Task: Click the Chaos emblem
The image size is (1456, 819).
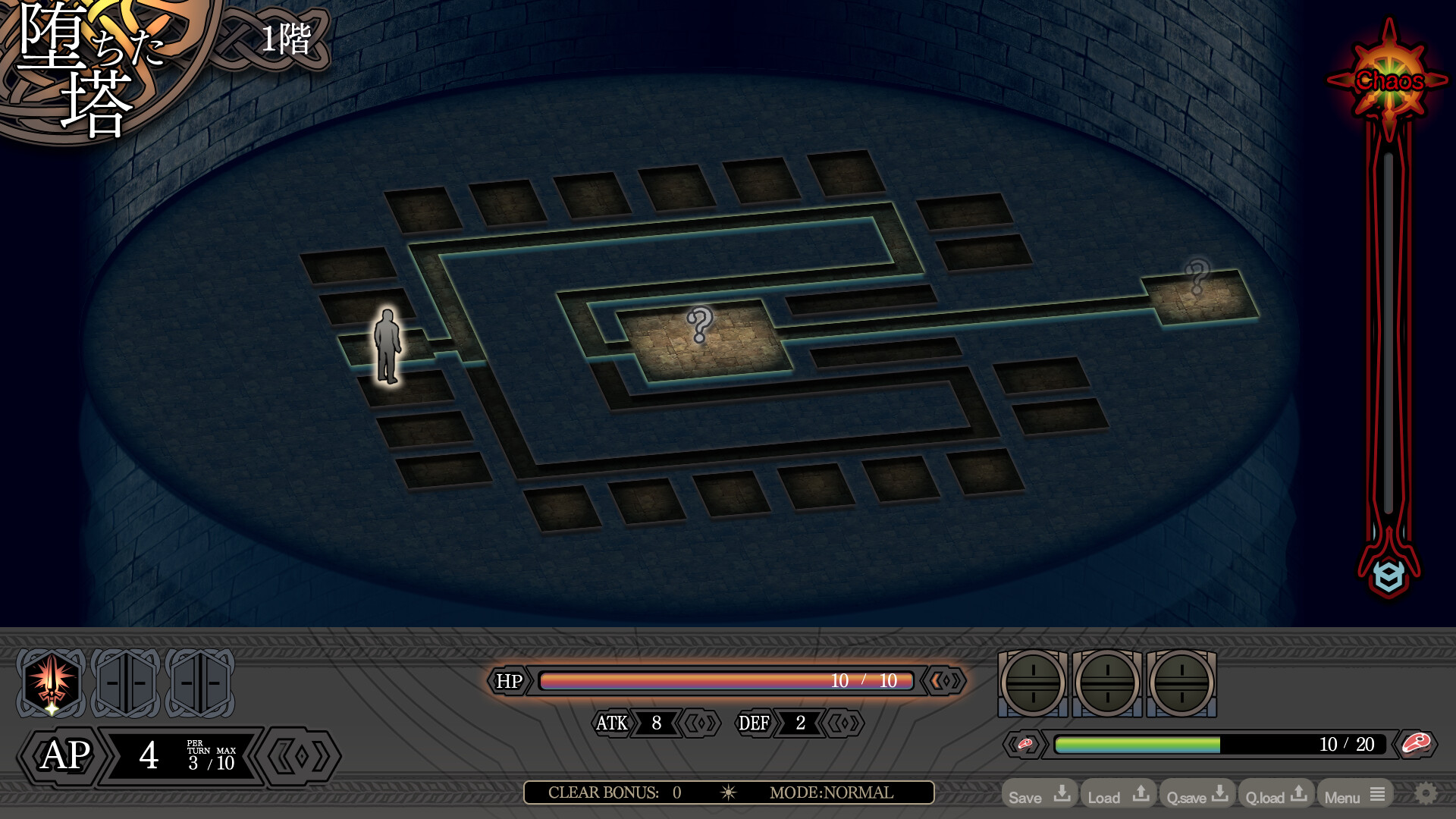Action: click(1389, 80)
